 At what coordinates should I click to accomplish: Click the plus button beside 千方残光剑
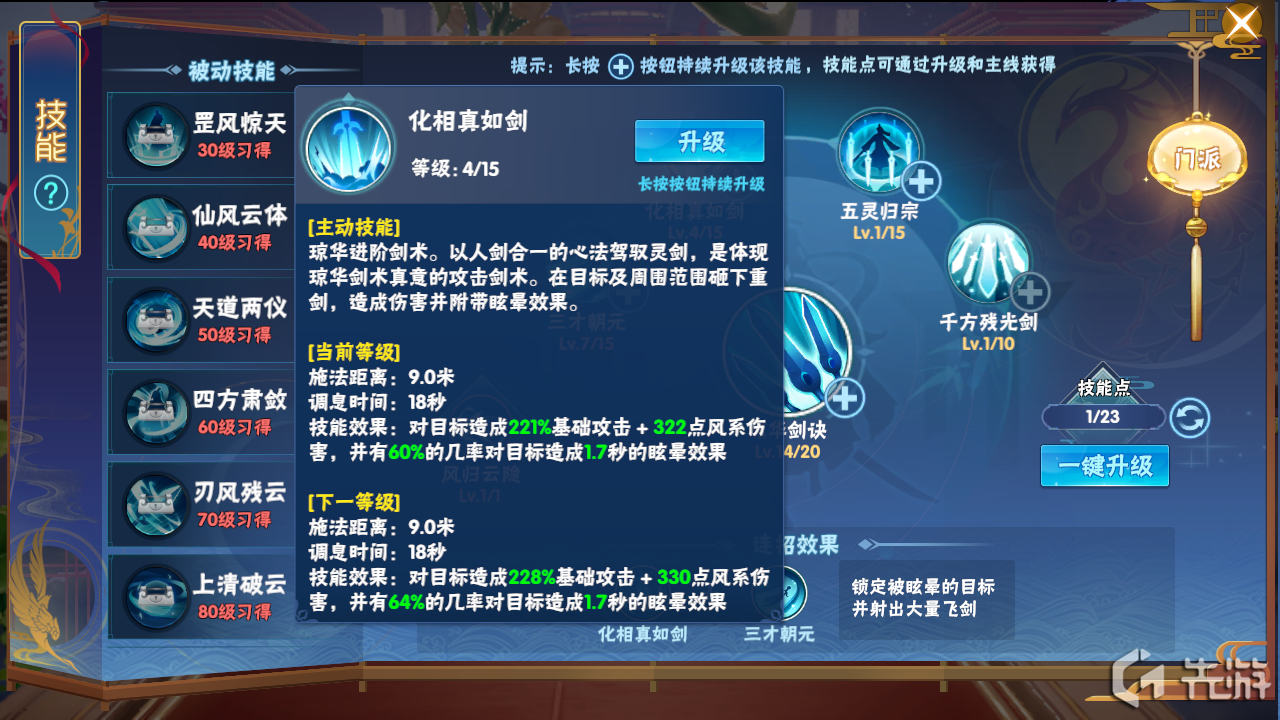click(1030, 292)
